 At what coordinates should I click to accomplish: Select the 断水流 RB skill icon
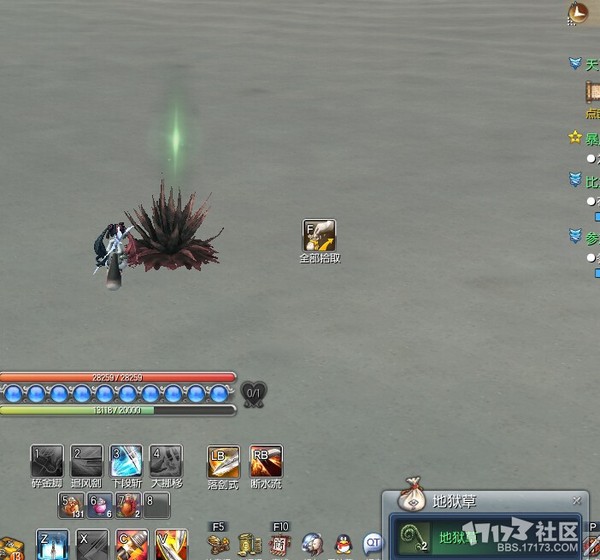point(266,461)
